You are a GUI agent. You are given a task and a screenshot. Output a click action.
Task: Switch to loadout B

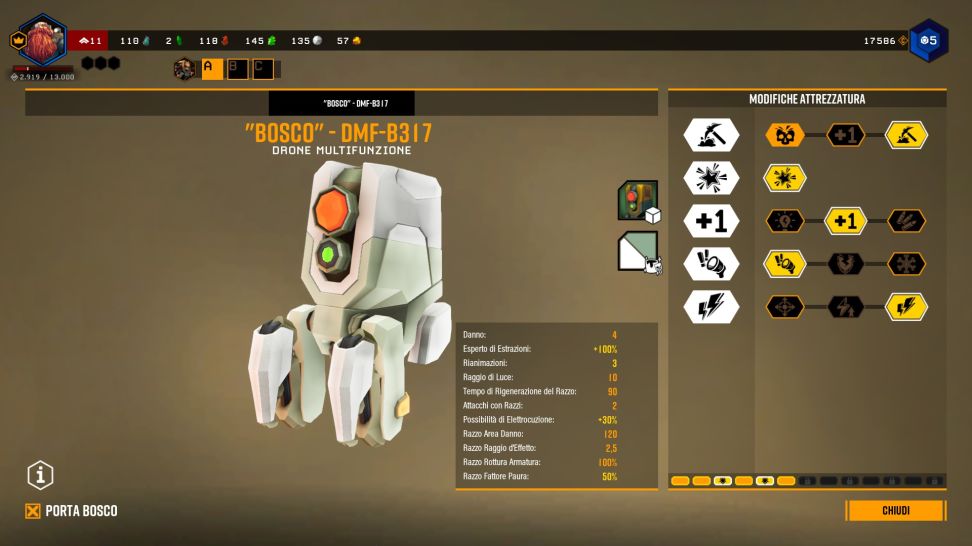(x=237, y=69)
